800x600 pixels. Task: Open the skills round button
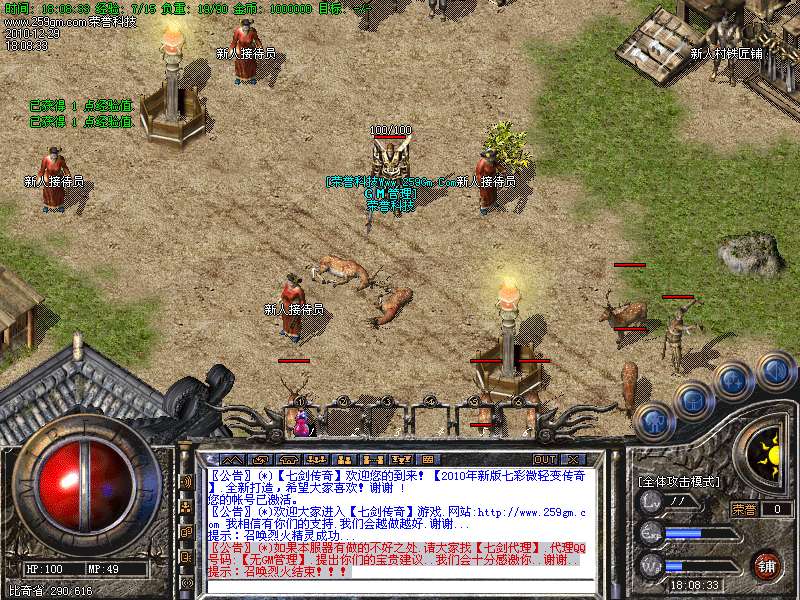tap(733, 381)
